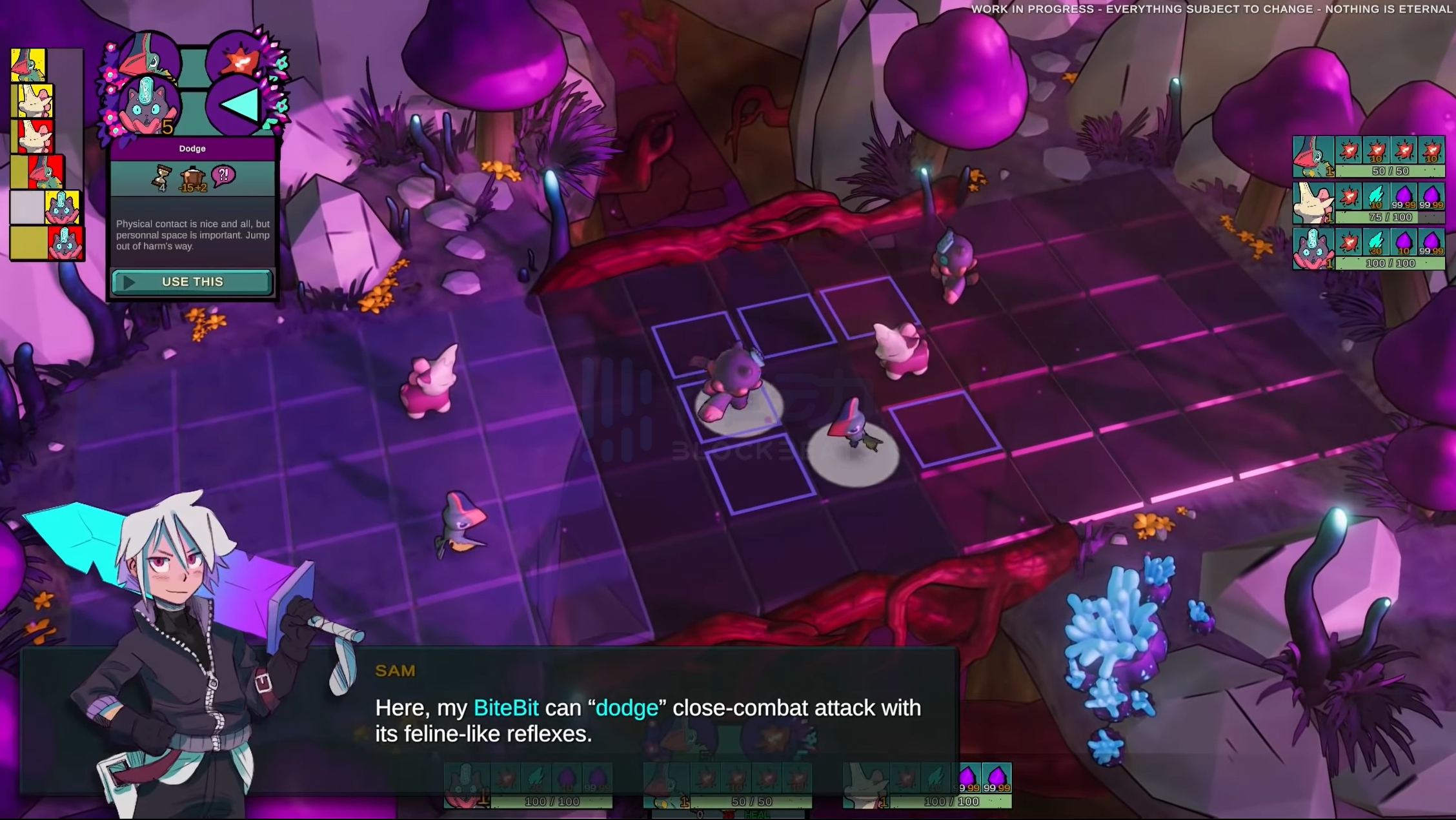Image resolution: width=1456 pixels, height=820 pixels.
Task: Select top yellow bird portrait in turn order
Action: [28, 65]
